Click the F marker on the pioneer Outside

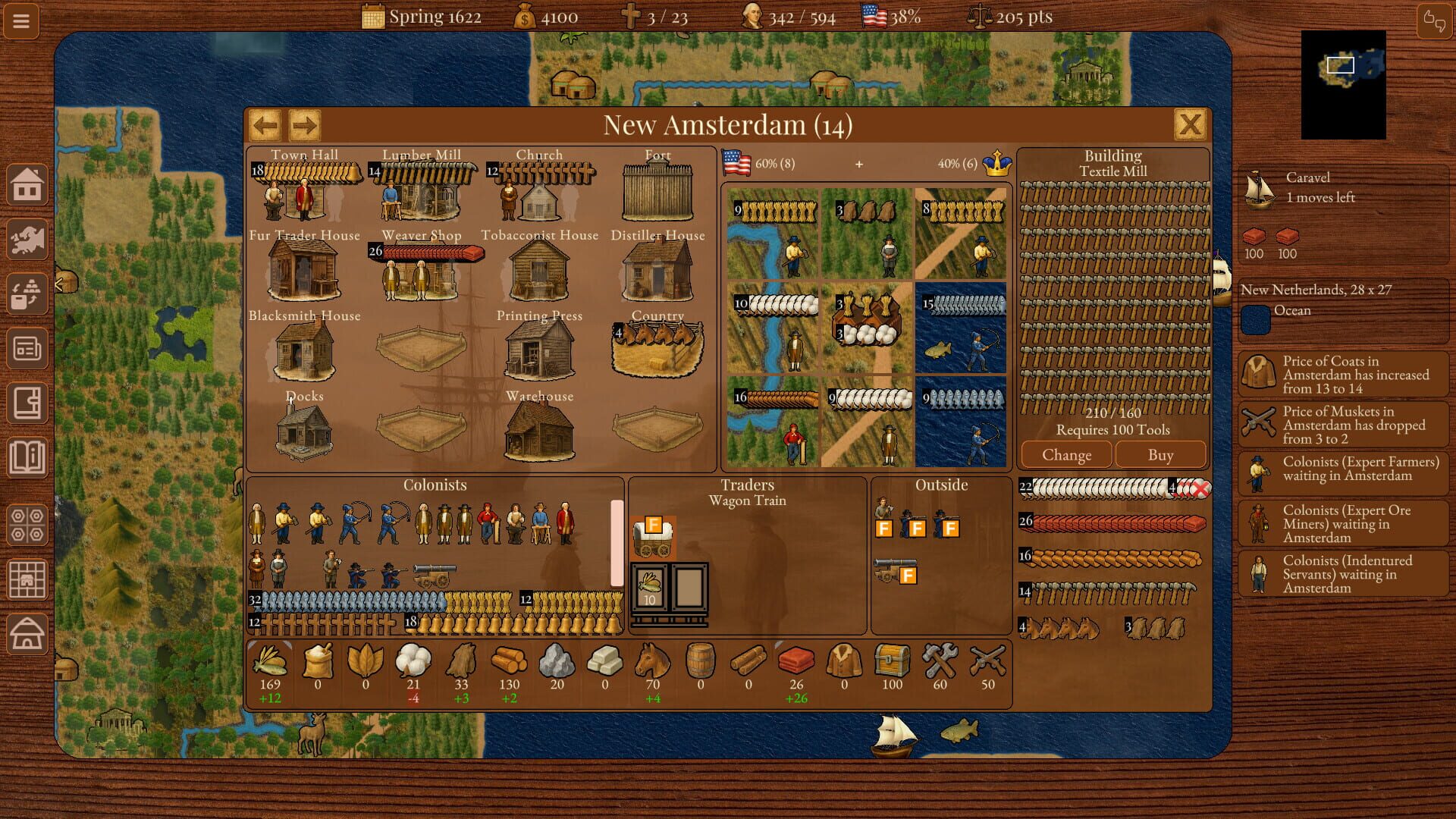[x=884, y=528]
